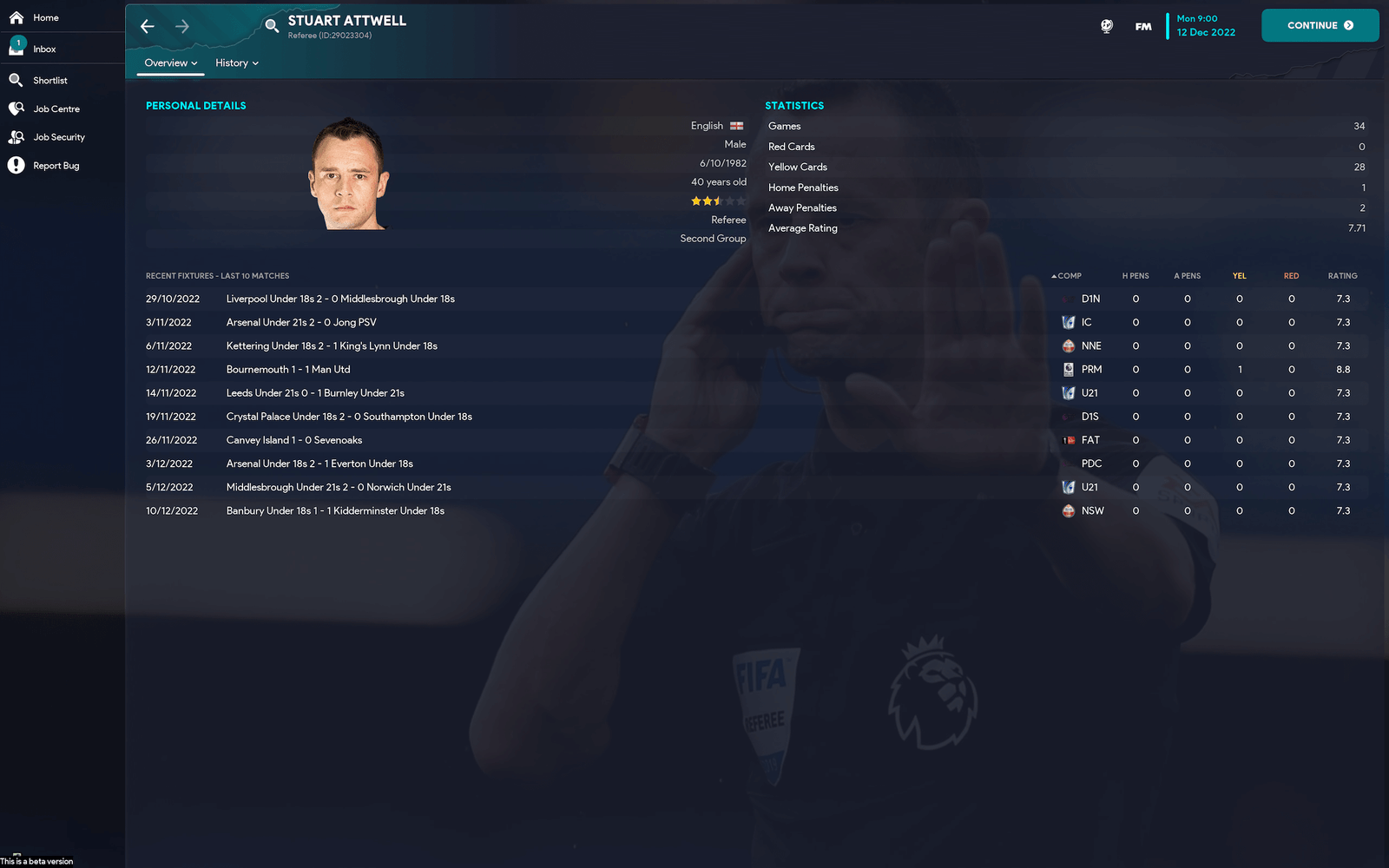The width and height of the screenshot is (1389, 868).
Task: Click the date 12 Dec 2022
Action: click(x=1206, y=32)
